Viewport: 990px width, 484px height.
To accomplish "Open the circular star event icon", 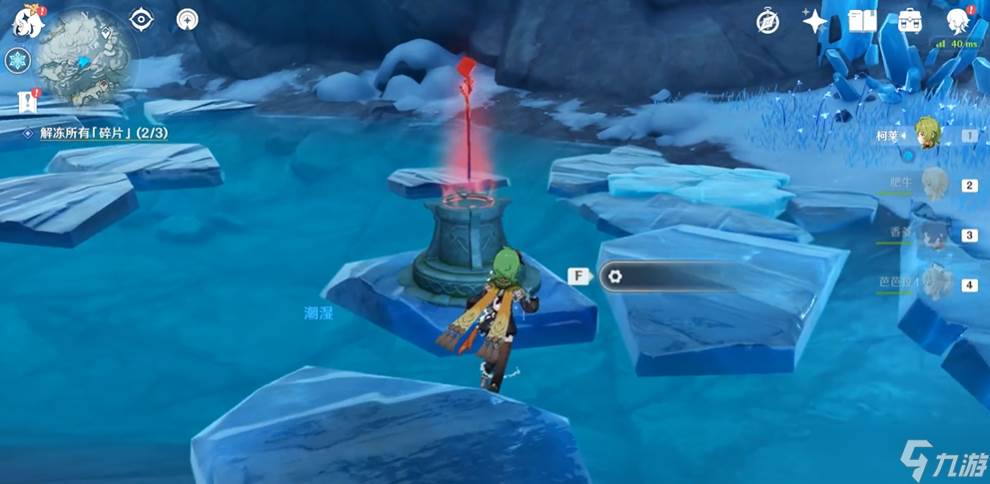I will pos(187,19).
